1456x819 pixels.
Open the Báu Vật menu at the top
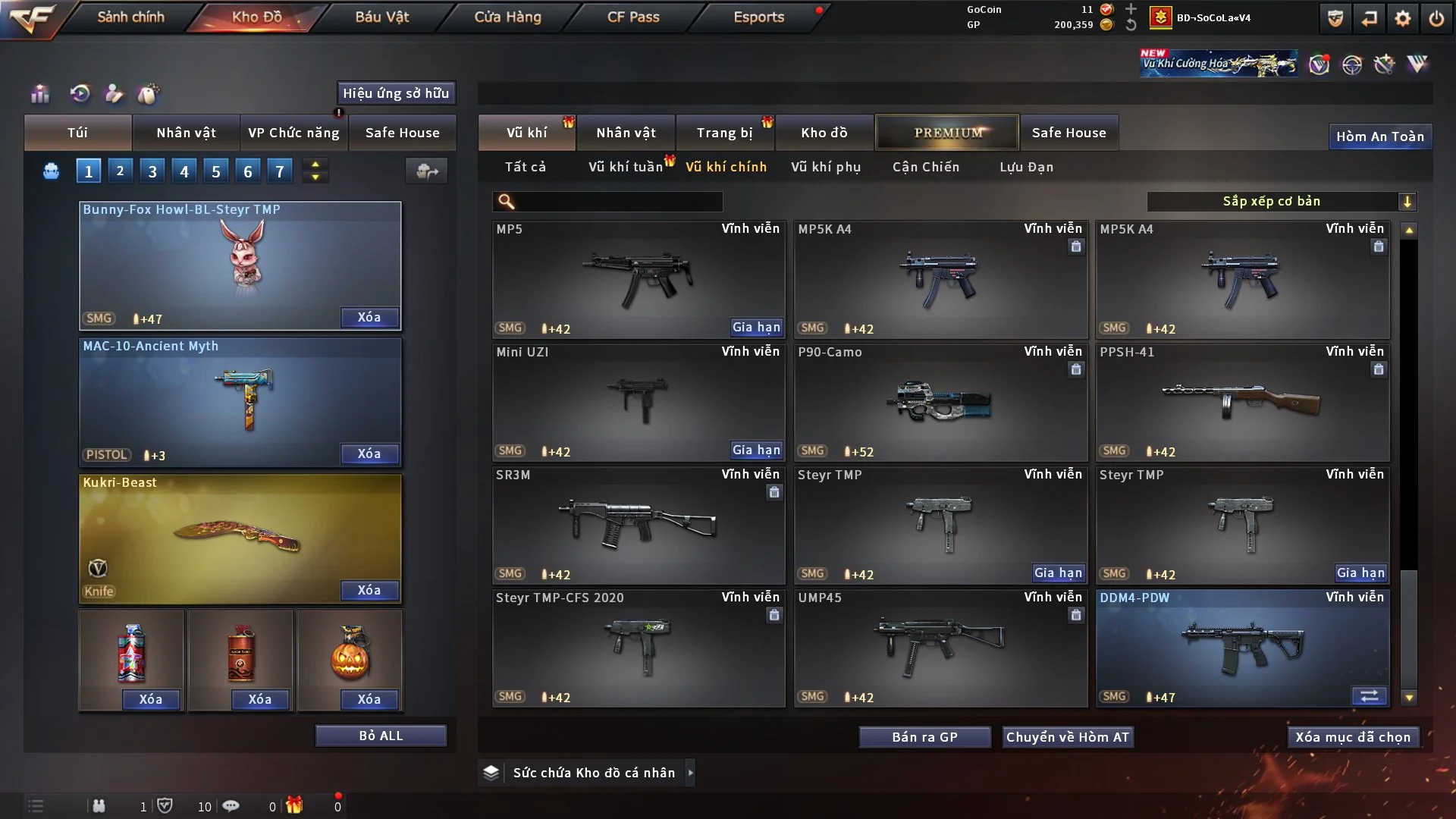[381, 17]
